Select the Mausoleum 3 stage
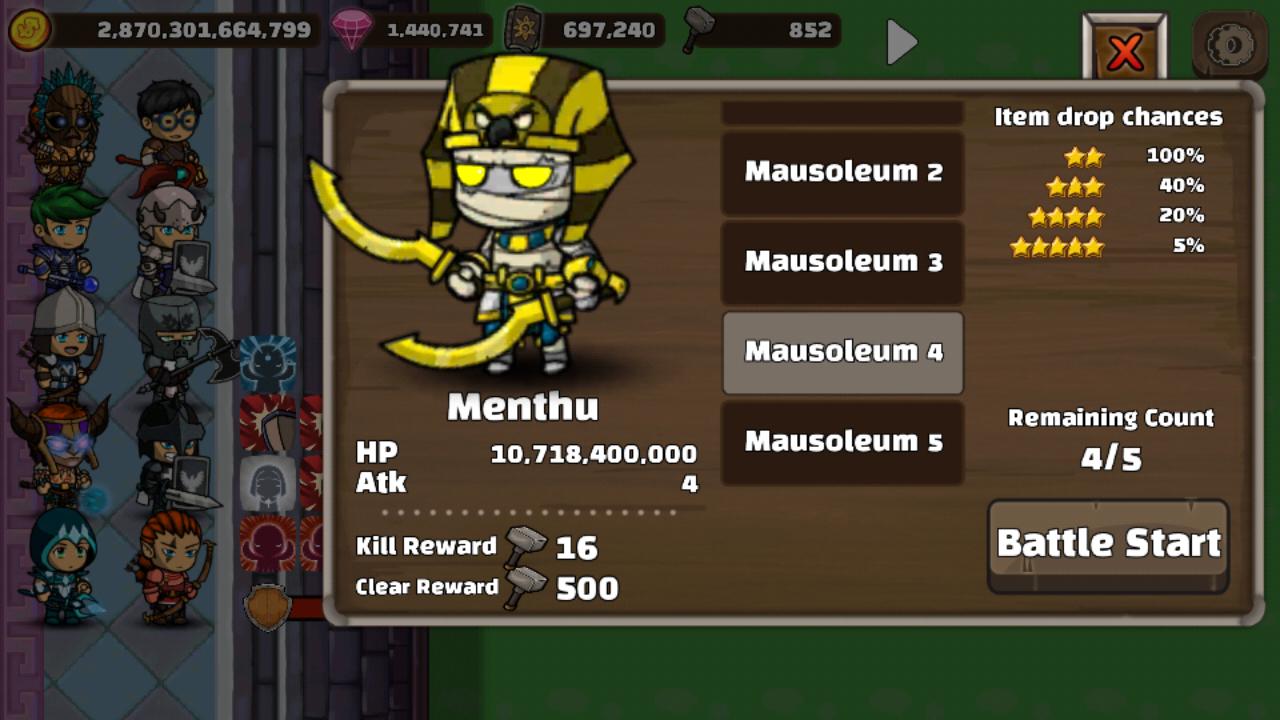This screenshot has height=720, width=1280. [841, 262]
